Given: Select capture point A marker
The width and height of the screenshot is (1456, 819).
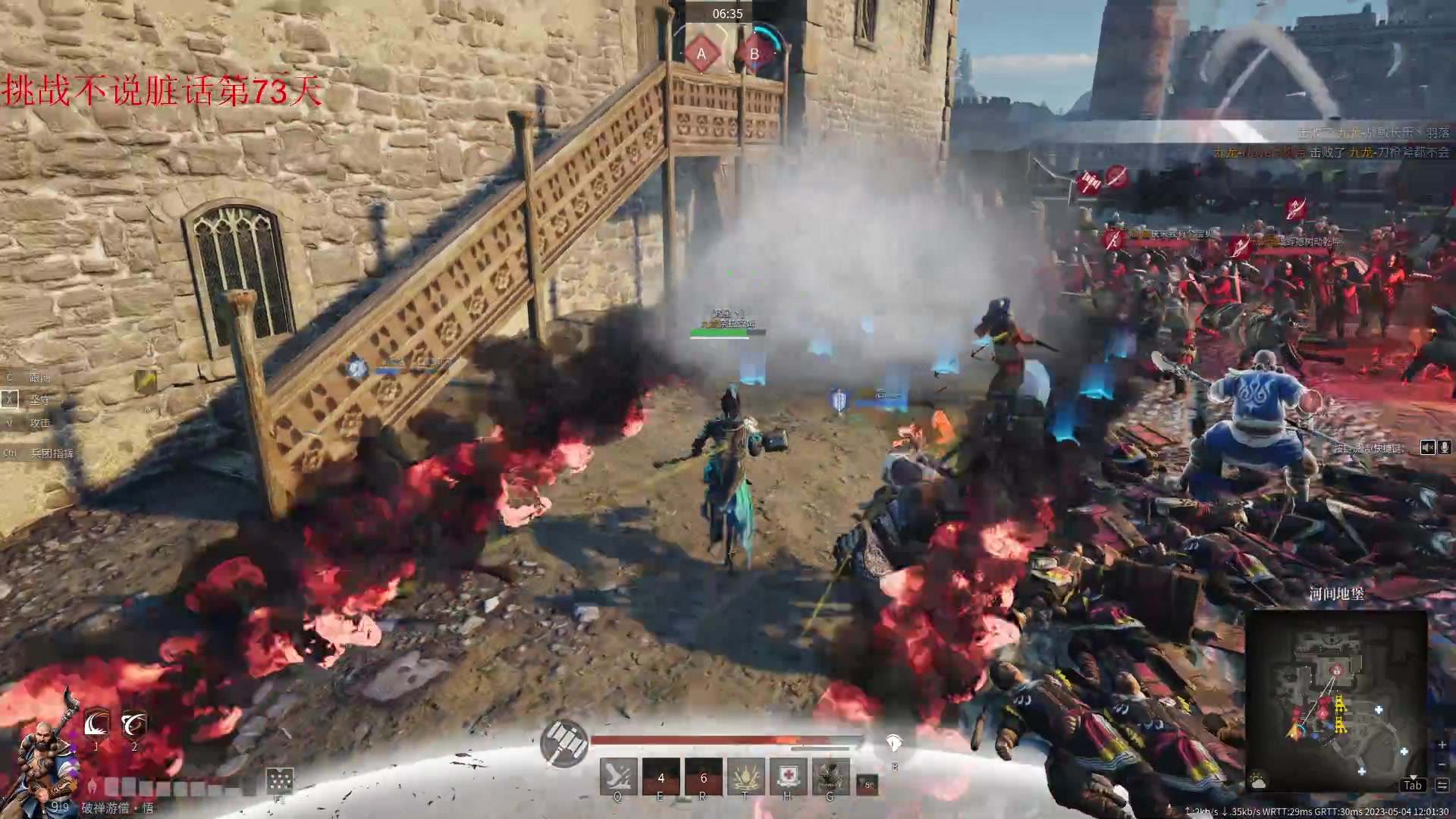Looking at the screenshot, I should pos(701,54).
